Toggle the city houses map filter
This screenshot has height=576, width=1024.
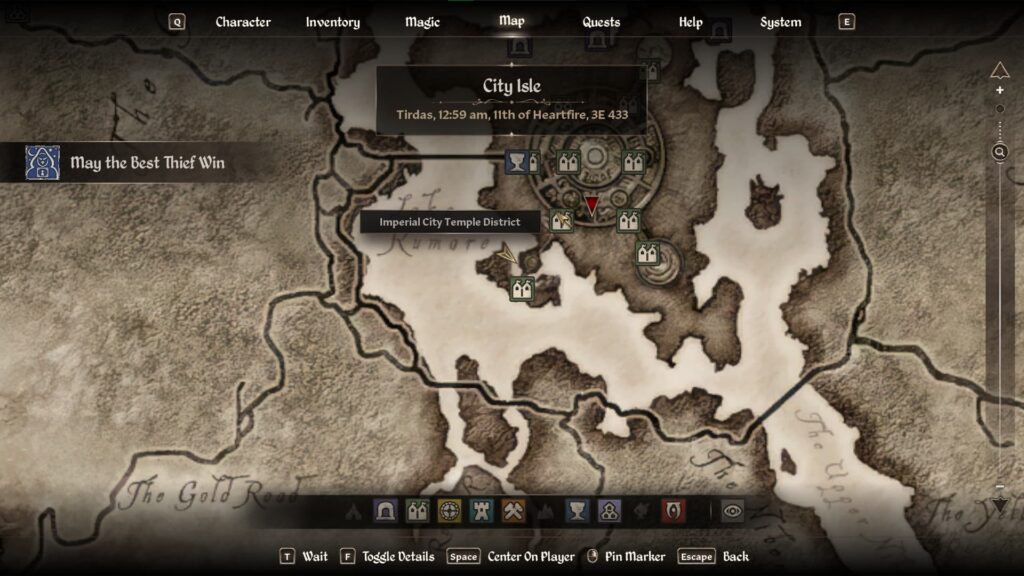coord(417,511)
